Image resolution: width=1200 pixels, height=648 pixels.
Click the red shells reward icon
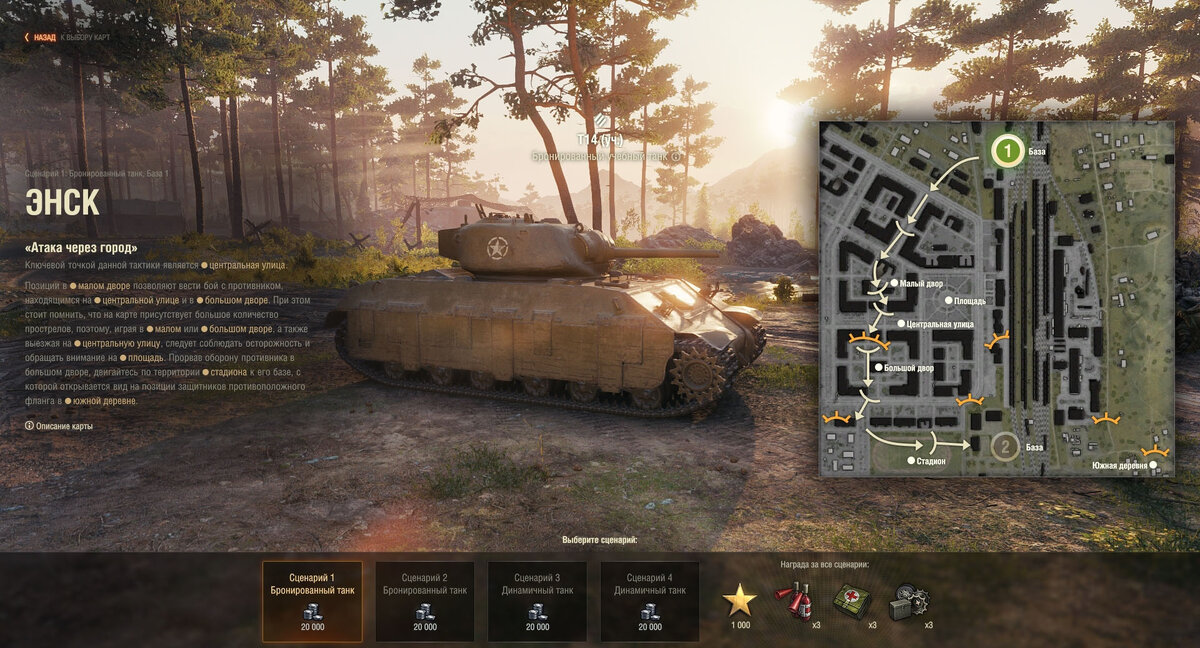tap(795, 600)
